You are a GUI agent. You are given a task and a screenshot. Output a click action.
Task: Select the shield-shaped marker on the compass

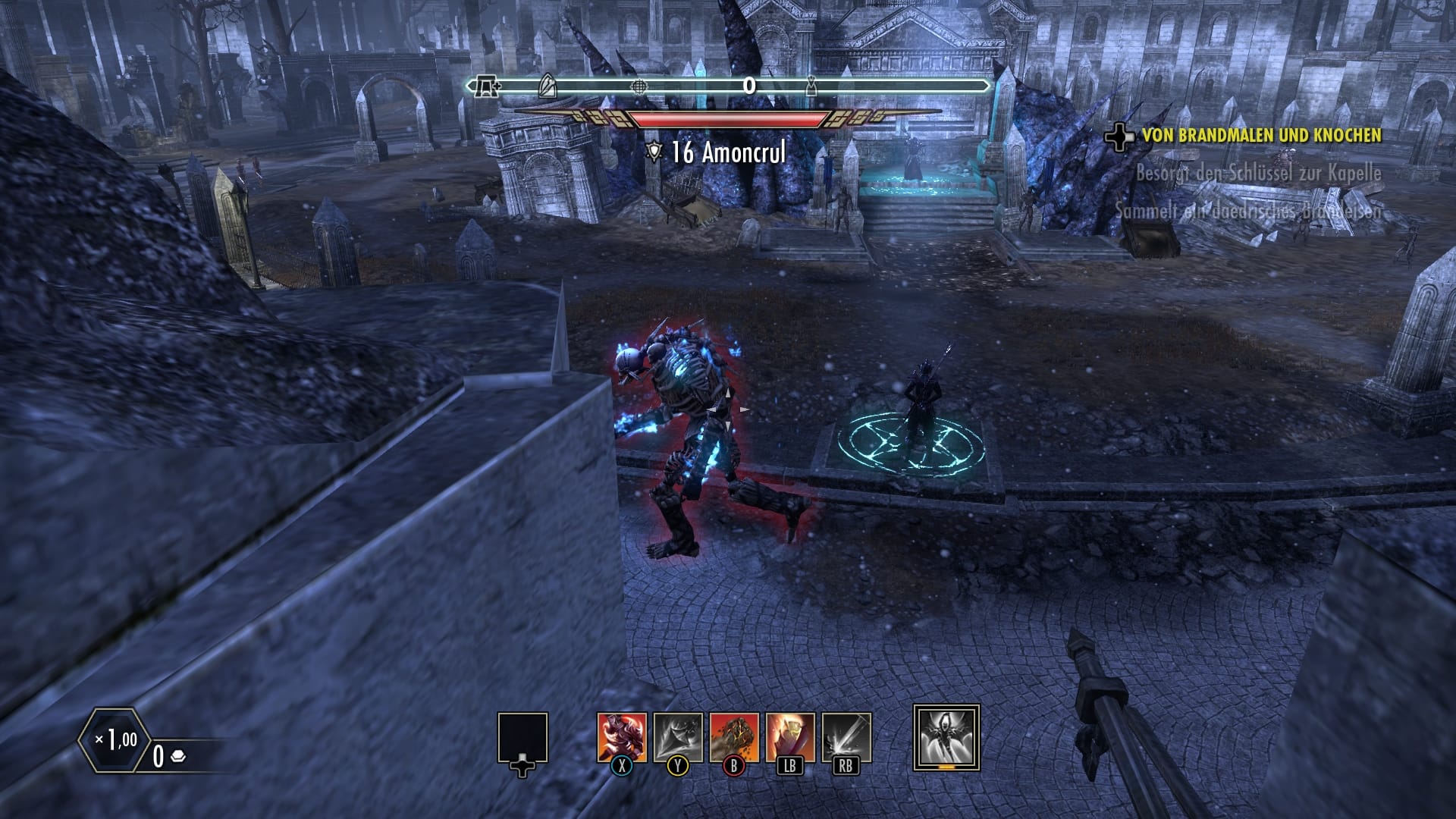coord(547,86)
